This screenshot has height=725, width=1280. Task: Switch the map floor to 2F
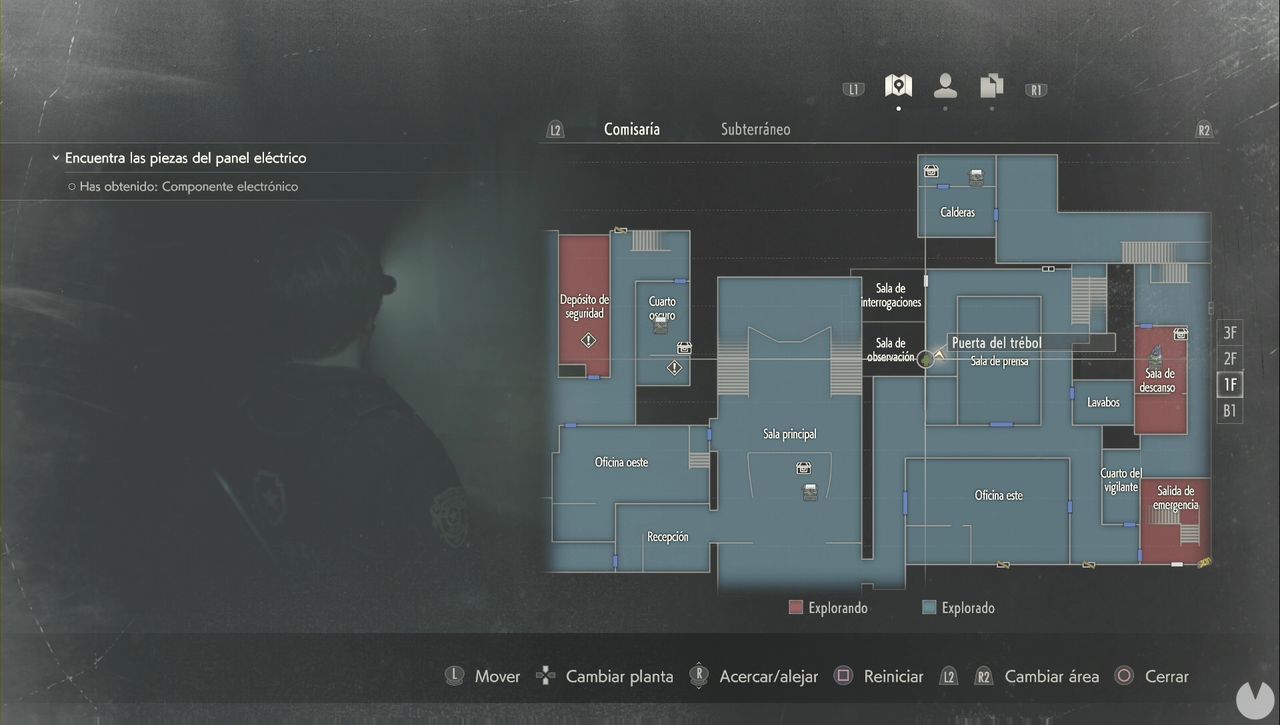click(x=1229, y=358)
